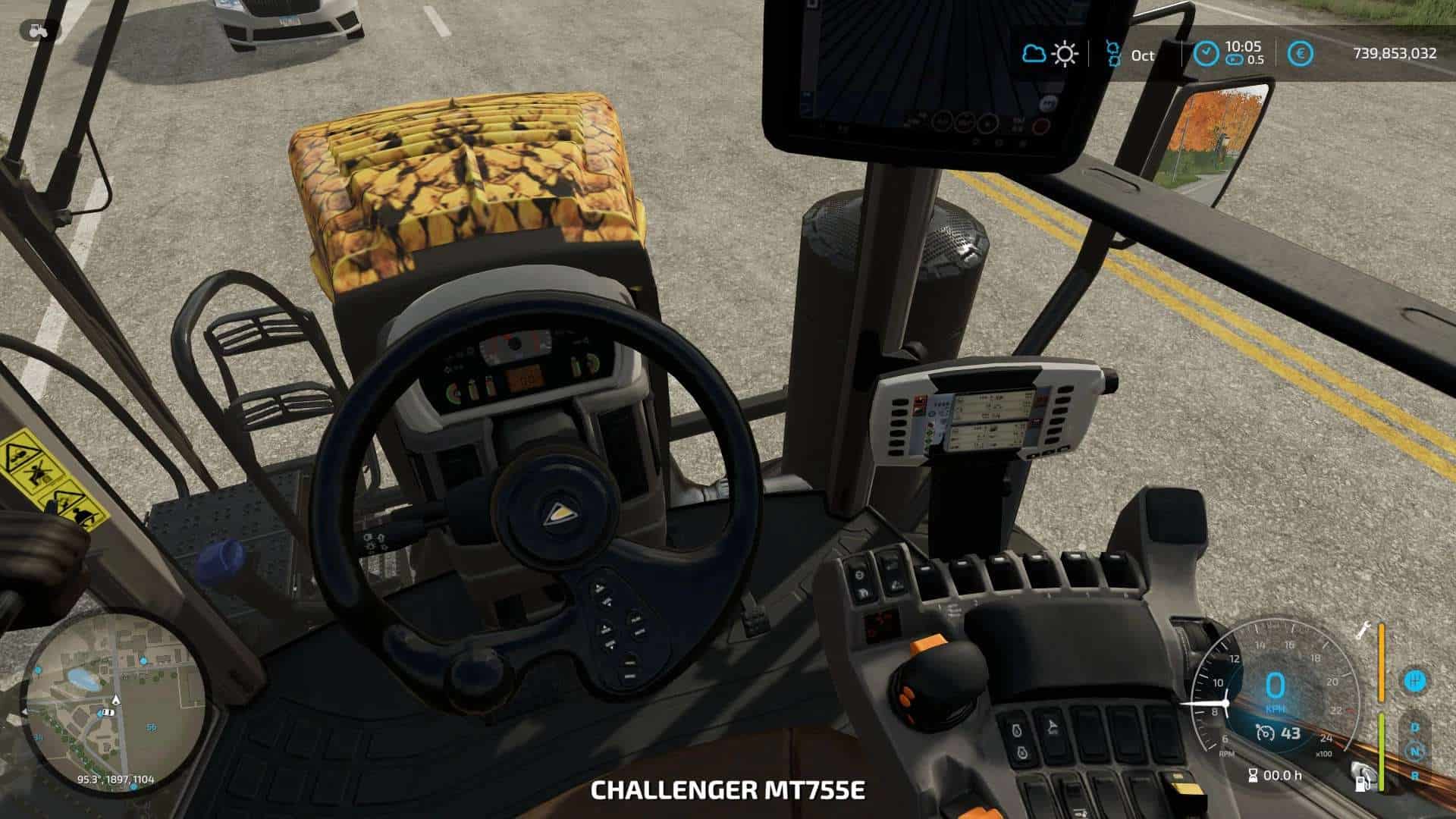Click the wrench damage indicator icon
Screen dimensions: 1456x819
click(x=1363, y=629)
